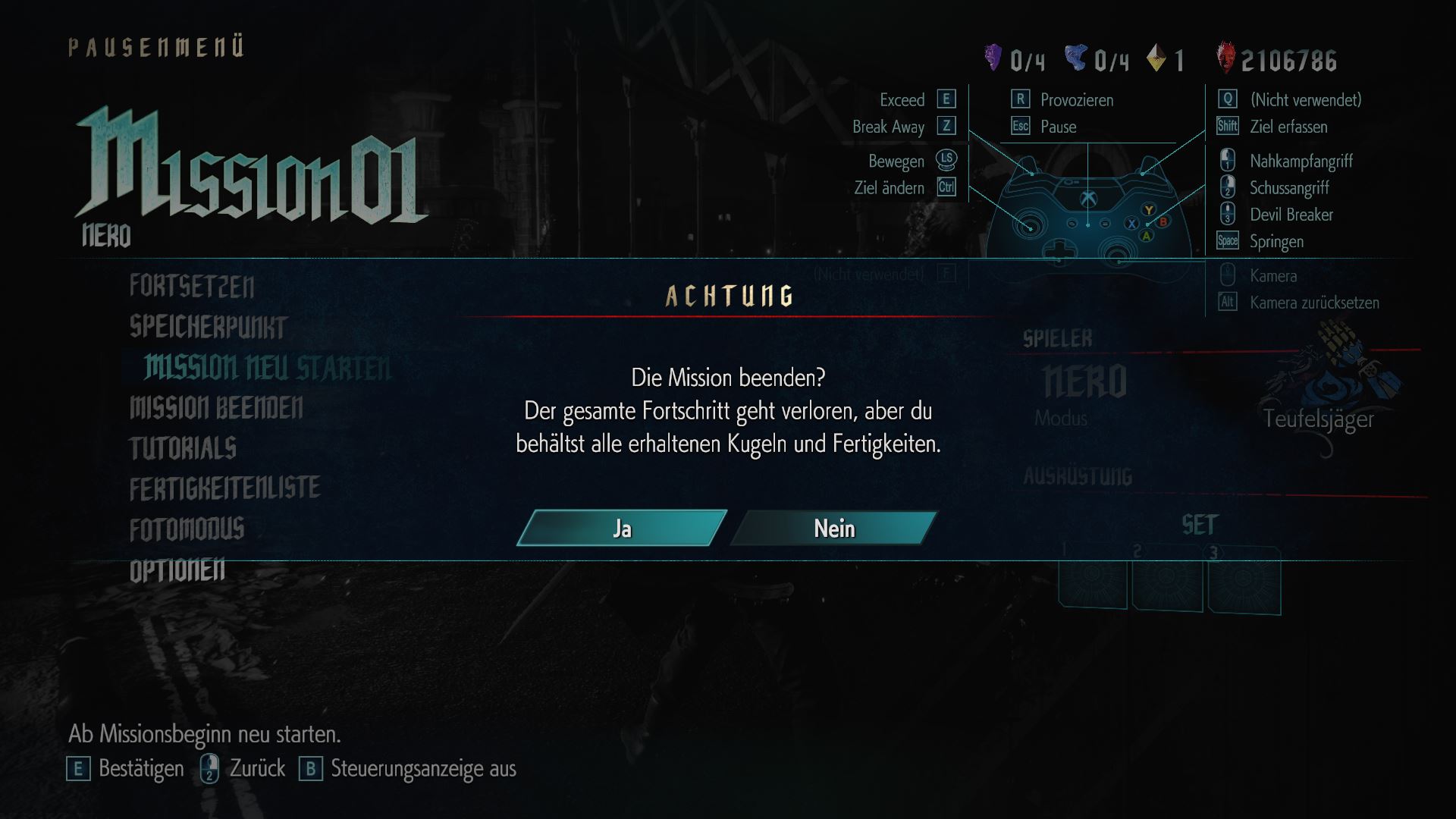Cancel the dialog by clicking Nein
The width and height of the screenshot is (1456, 819).
(x=834, y=529)
